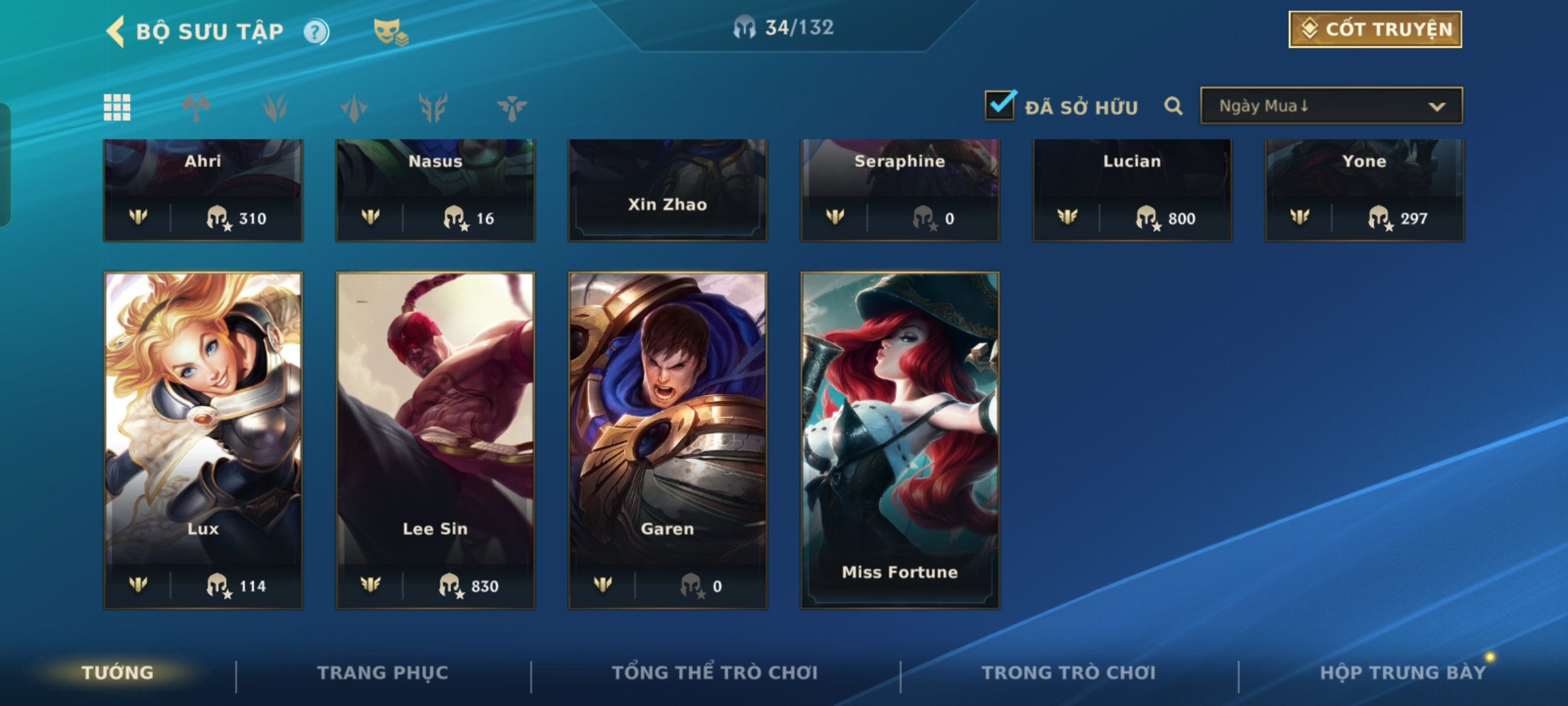Go back from Bộ Sưu Tập screen
The image size is (1568, 706).
pos(116,31)
